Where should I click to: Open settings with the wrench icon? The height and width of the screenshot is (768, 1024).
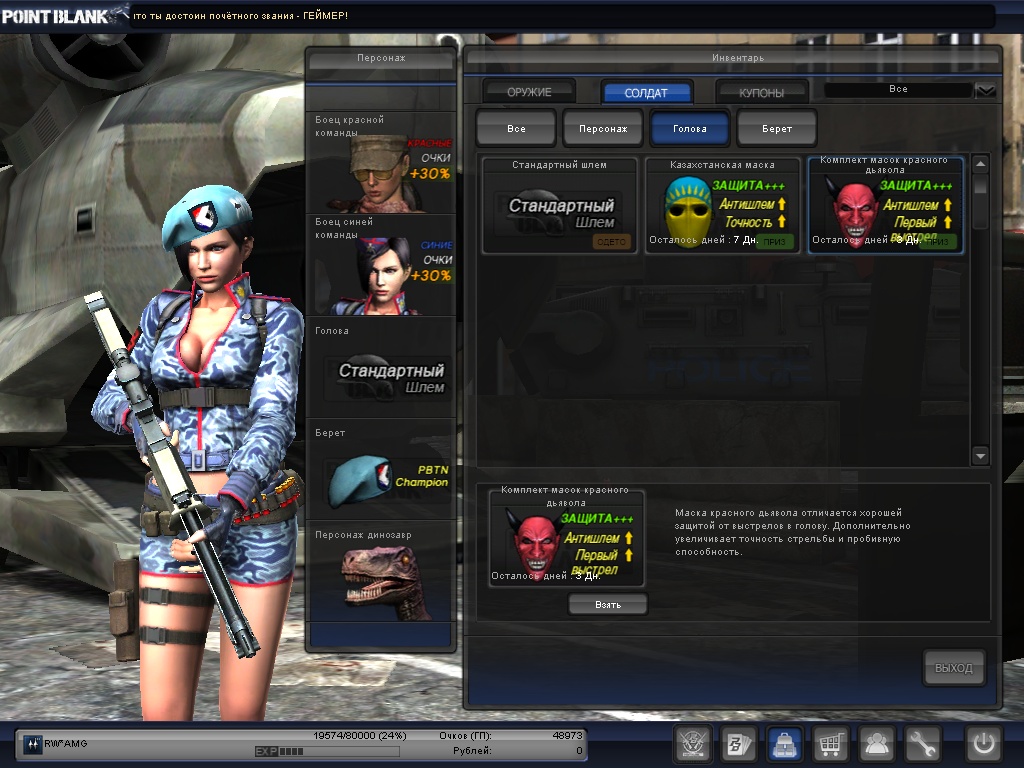922,743
